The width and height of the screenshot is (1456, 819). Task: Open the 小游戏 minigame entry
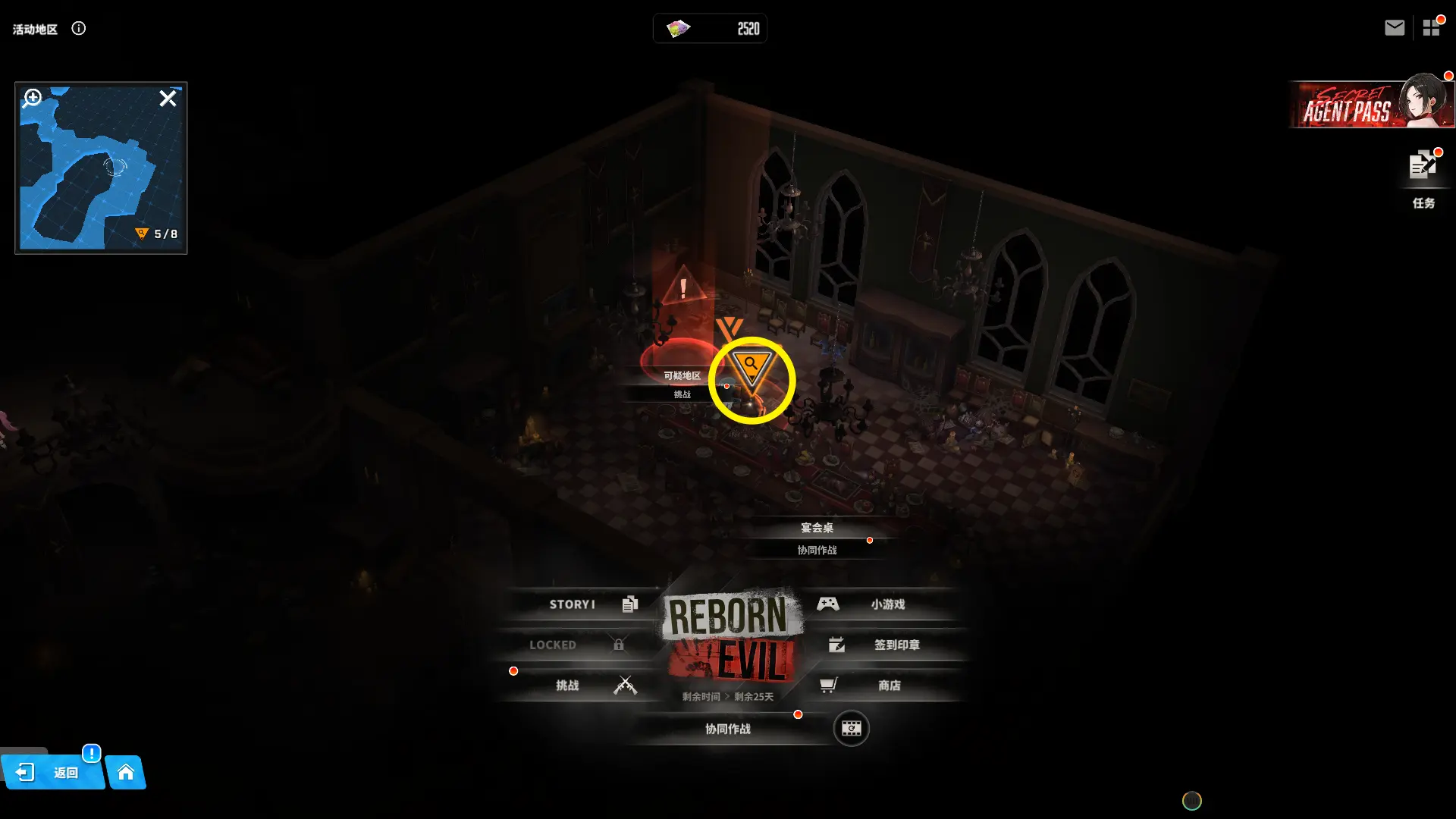click(x=880, y=604)
